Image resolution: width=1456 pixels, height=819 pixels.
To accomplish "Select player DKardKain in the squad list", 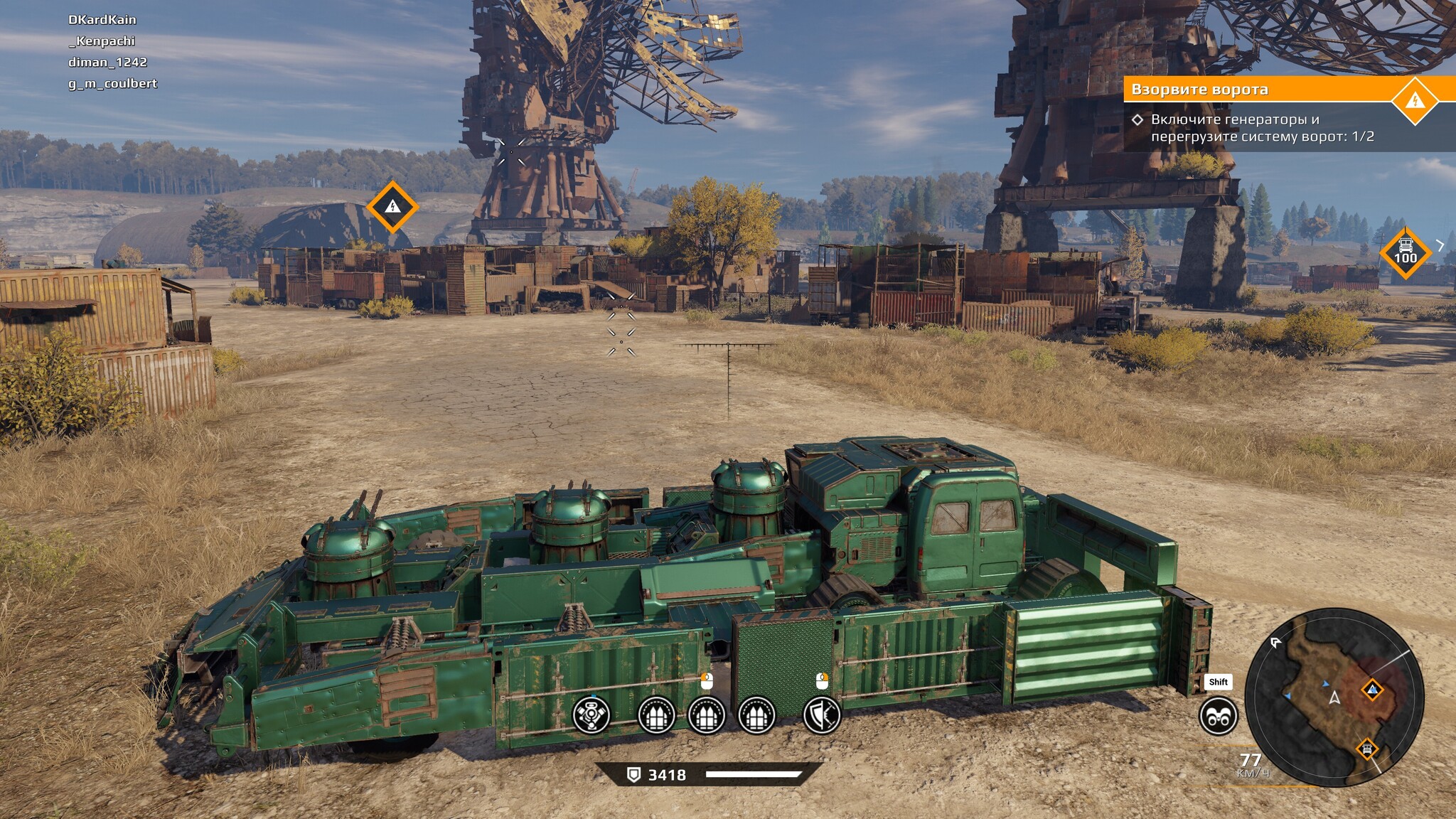I will (x=102, y=20).
